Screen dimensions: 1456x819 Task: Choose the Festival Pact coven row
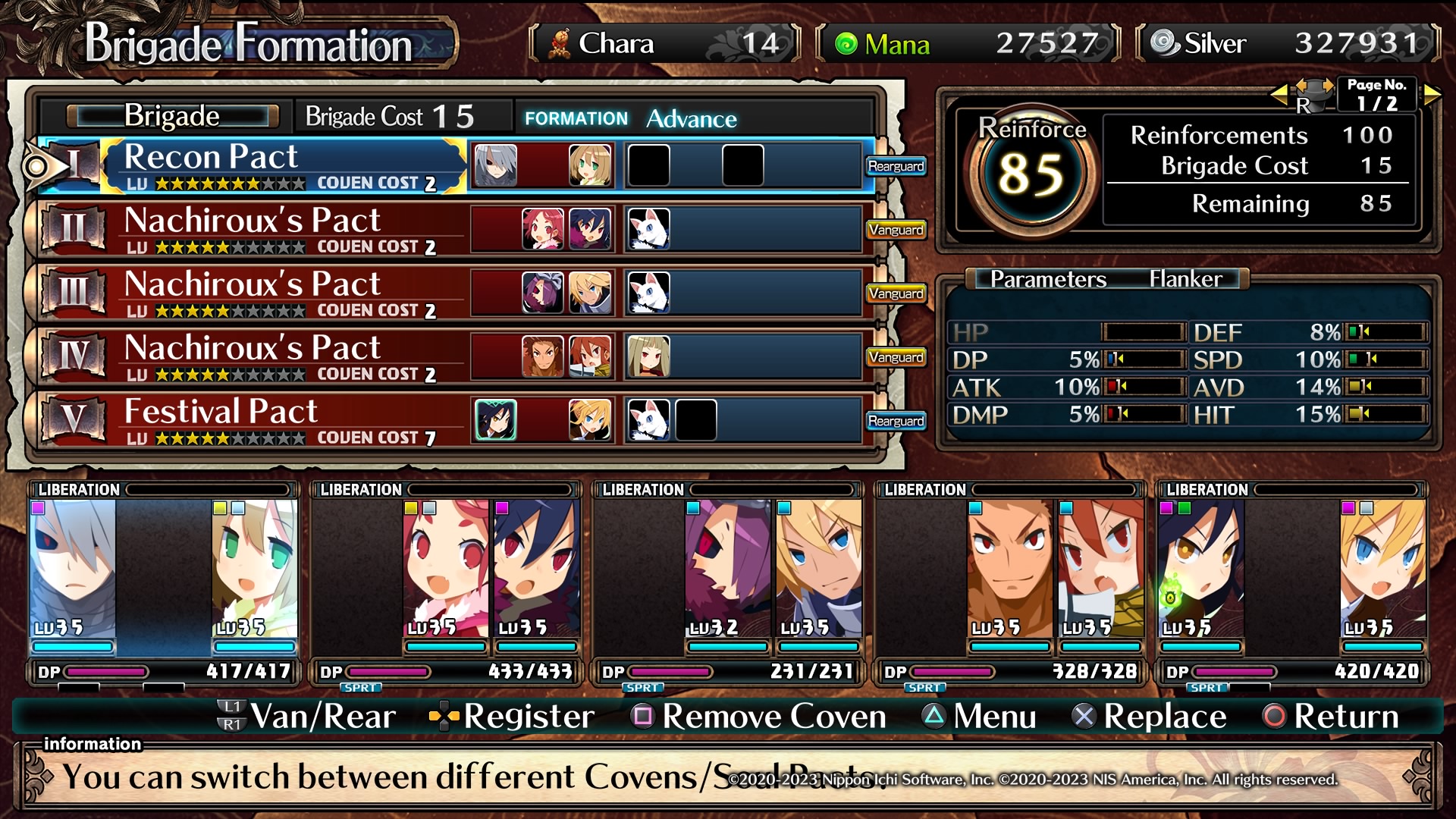point(288,419)
